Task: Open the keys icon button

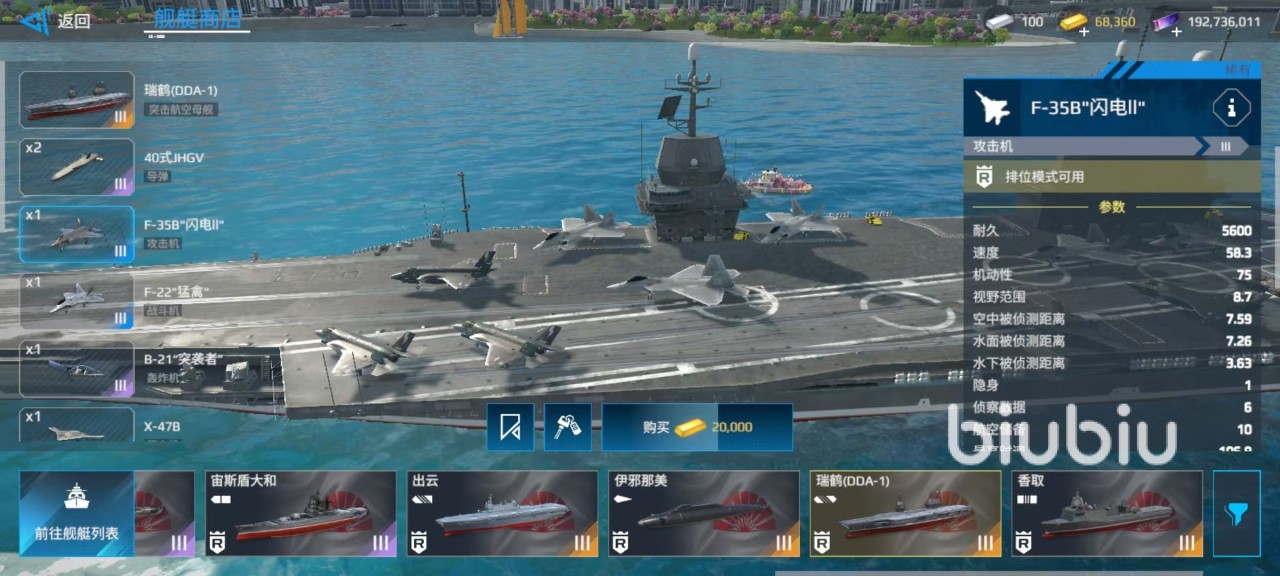Action: pyautogui.click(x=568, y=427)
